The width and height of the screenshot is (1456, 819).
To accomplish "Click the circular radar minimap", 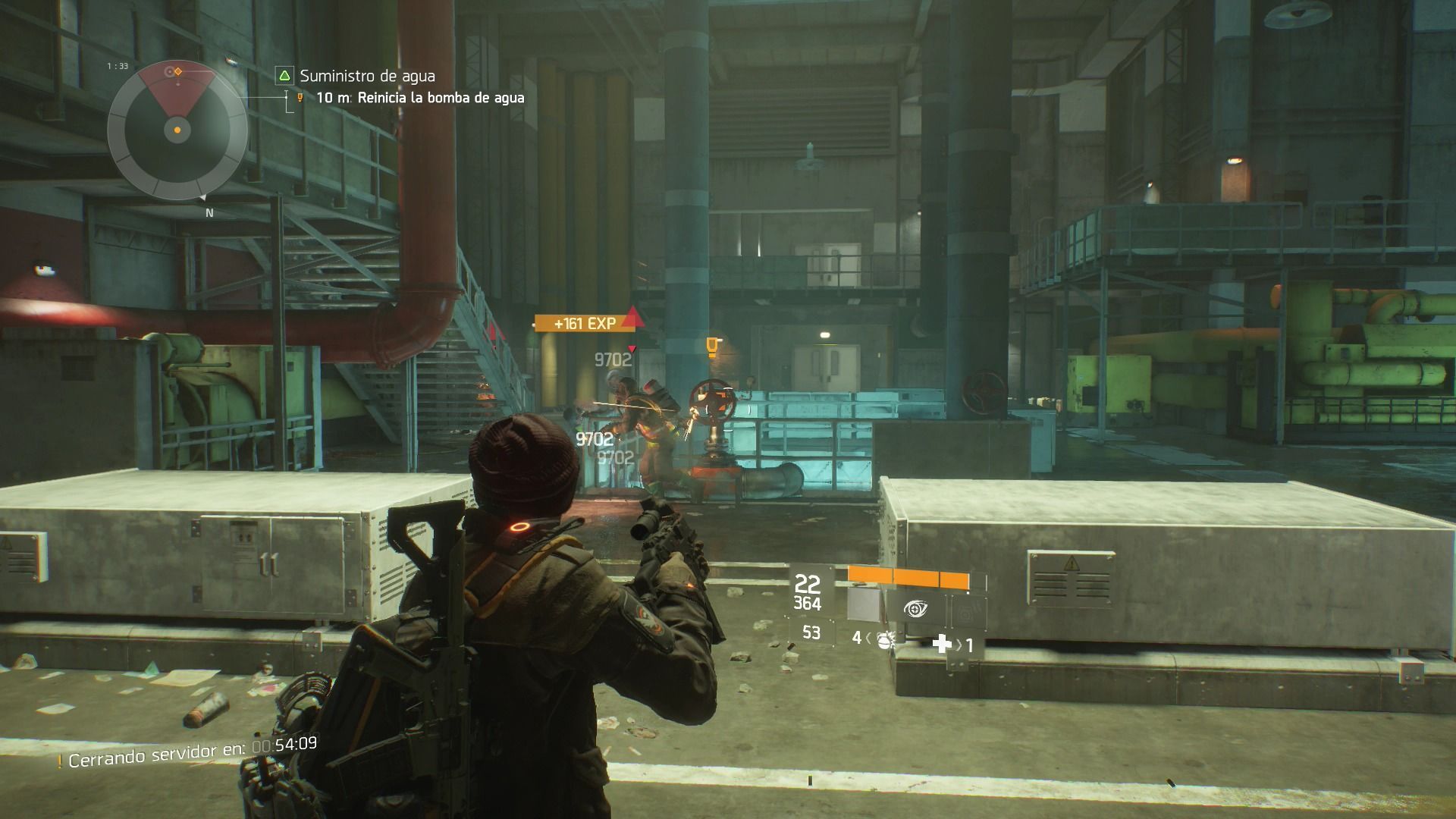I will point(177,130).
